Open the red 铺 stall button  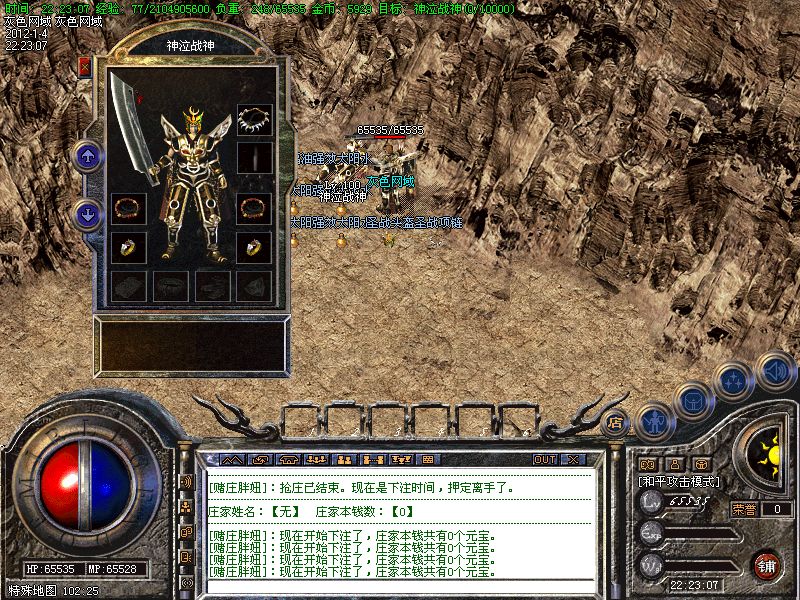(x=766, y=565)
